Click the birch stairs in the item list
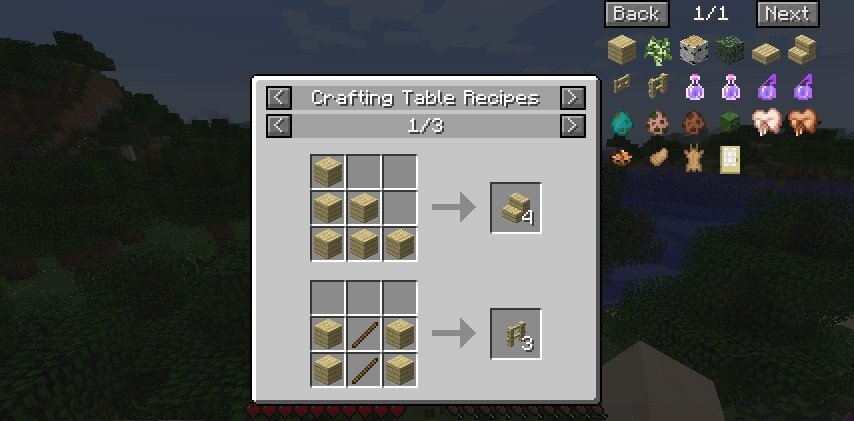 pyautogui.click(x=800, y=49)
